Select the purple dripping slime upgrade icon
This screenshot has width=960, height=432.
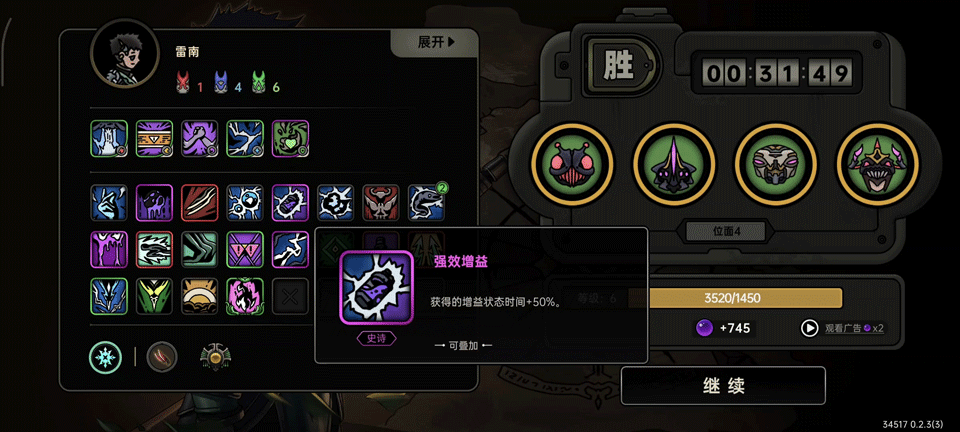(109, 249)
